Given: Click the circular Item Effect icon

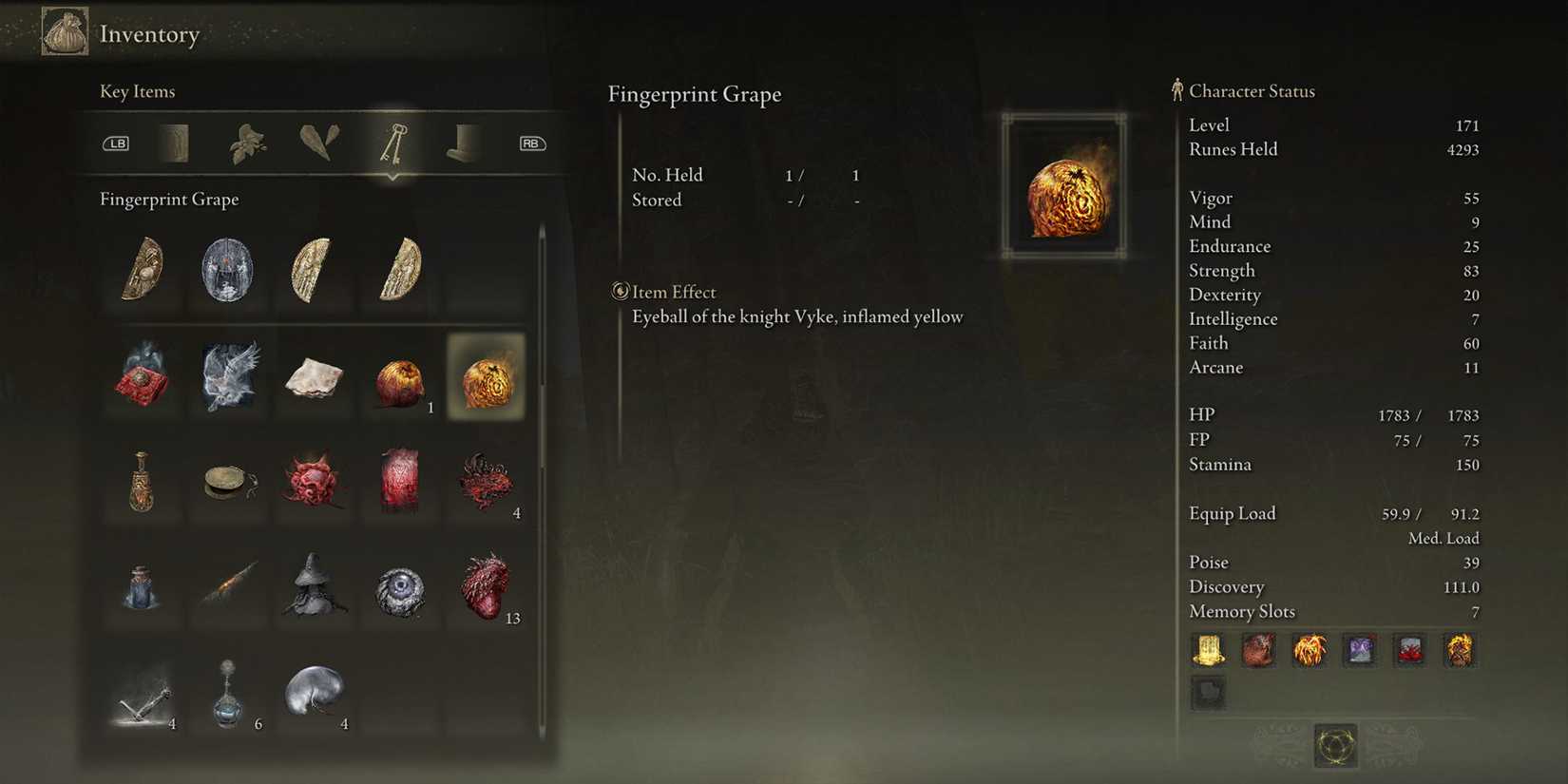Looking at the screenshot, I should pos(621,292).
